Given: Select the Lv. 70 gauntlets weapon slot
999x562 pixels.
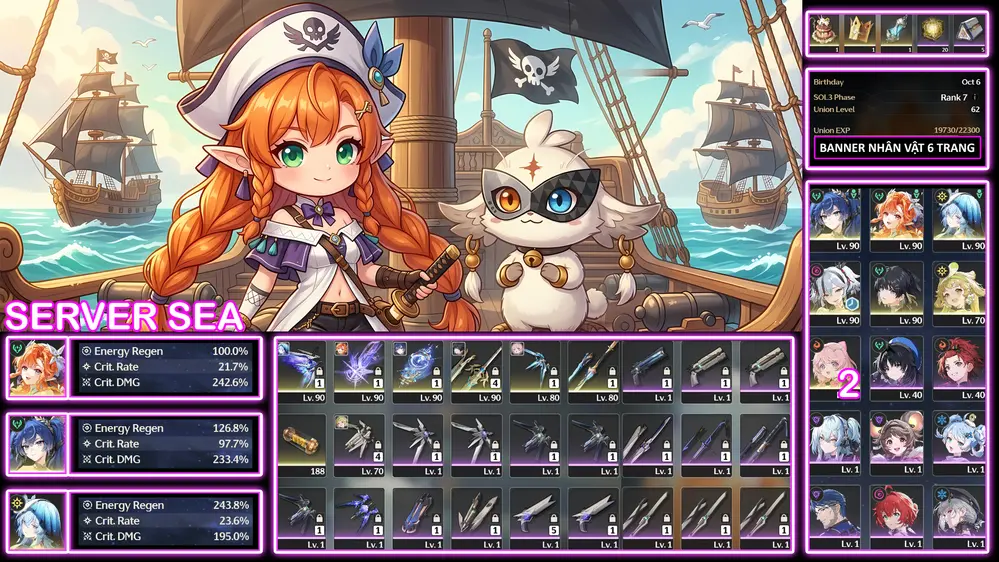Looking at the screenshot, I should pyautogui.click(x=360, y=439).
